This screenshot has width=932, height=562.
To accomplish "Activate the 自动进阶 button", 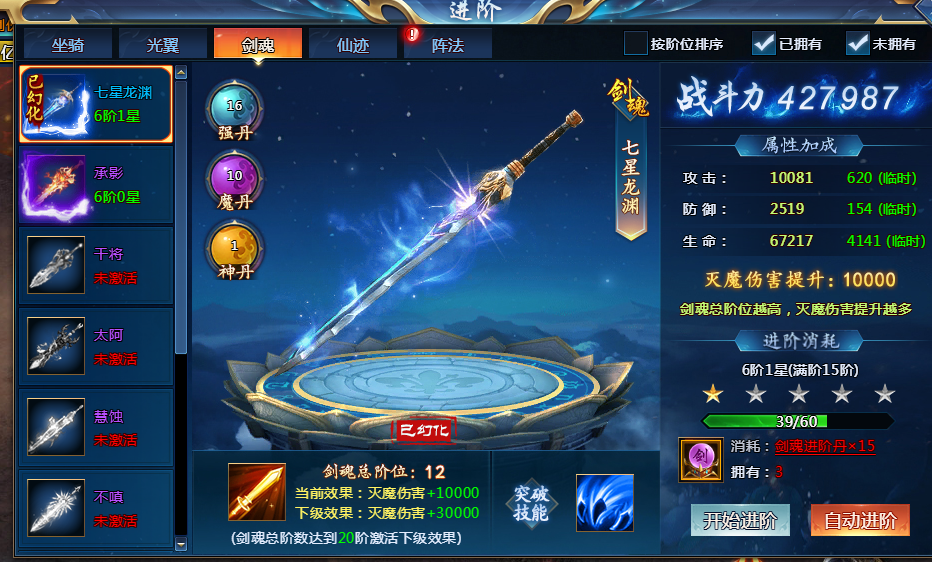I will click(x=859, y=520).
